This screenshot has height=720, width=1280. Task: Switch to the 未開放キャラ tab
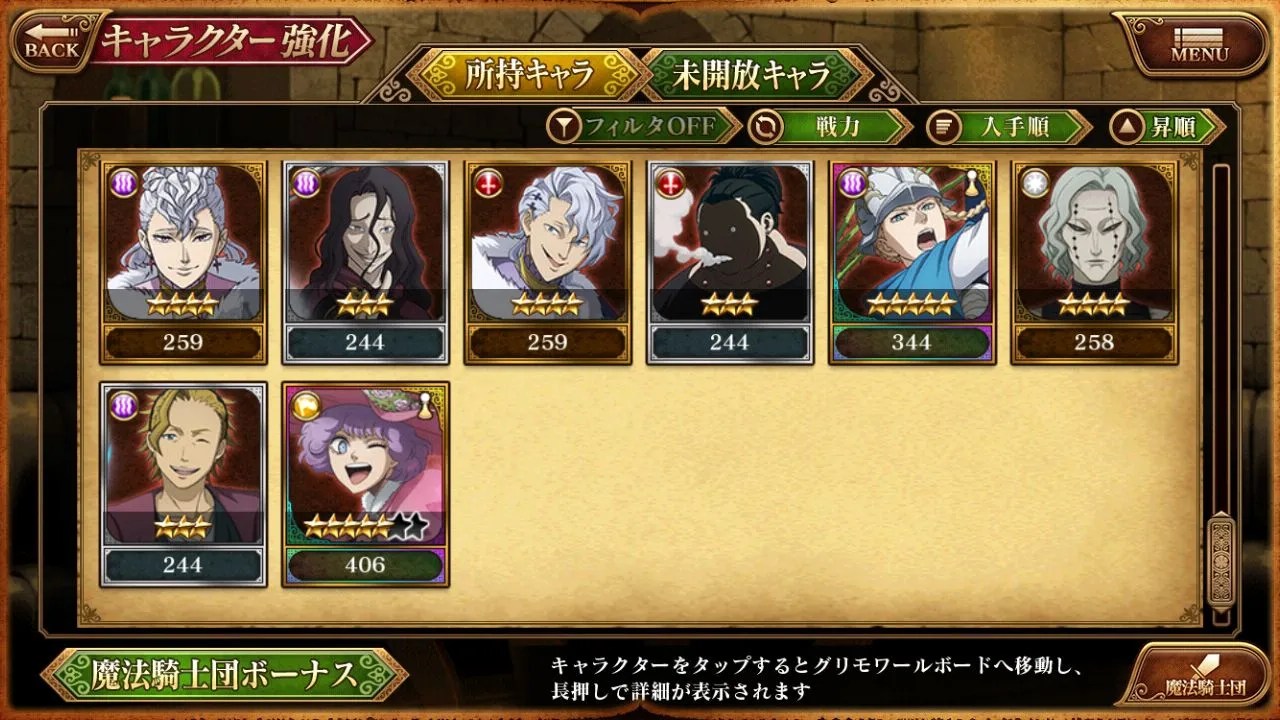tap(753, 75)
